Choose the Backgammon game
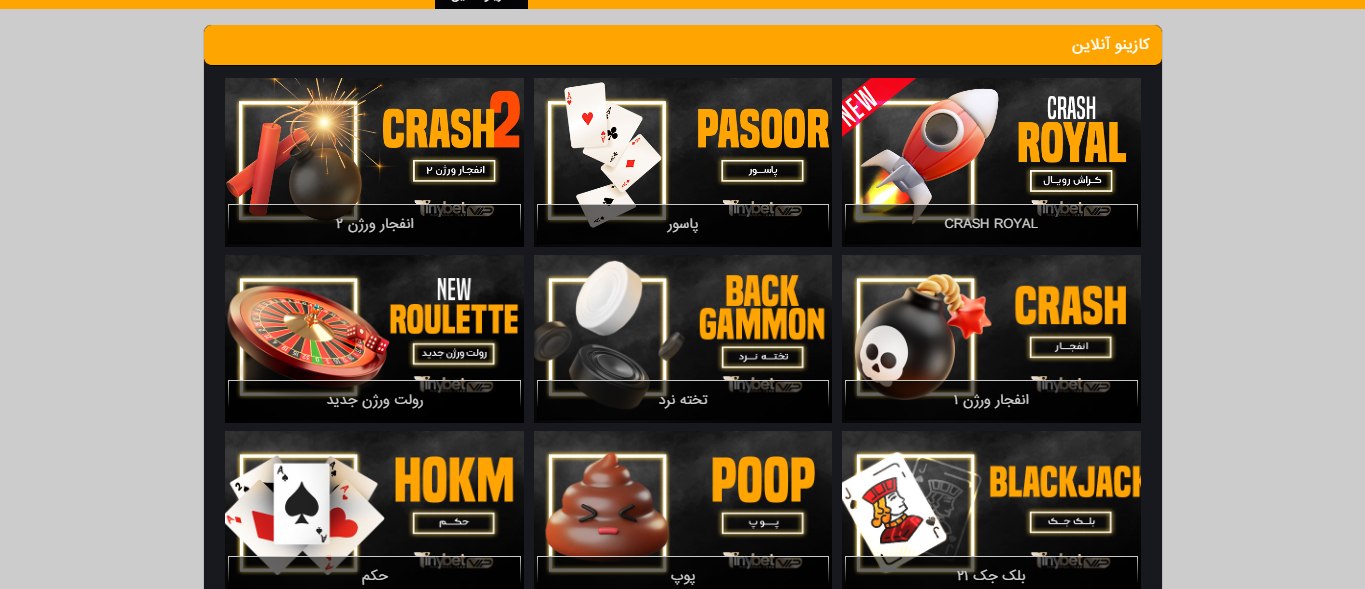Screen dimensions: 1365x589 (683, 338)
